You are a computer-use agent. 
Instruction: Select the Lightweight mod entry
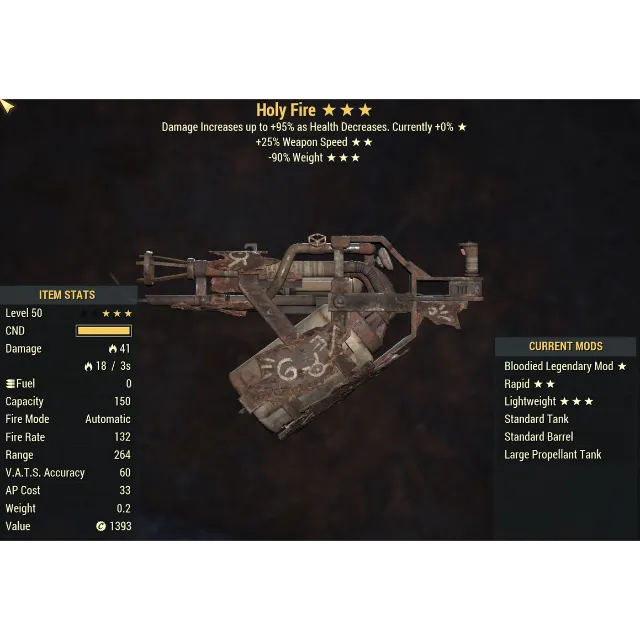pos(548,402)
